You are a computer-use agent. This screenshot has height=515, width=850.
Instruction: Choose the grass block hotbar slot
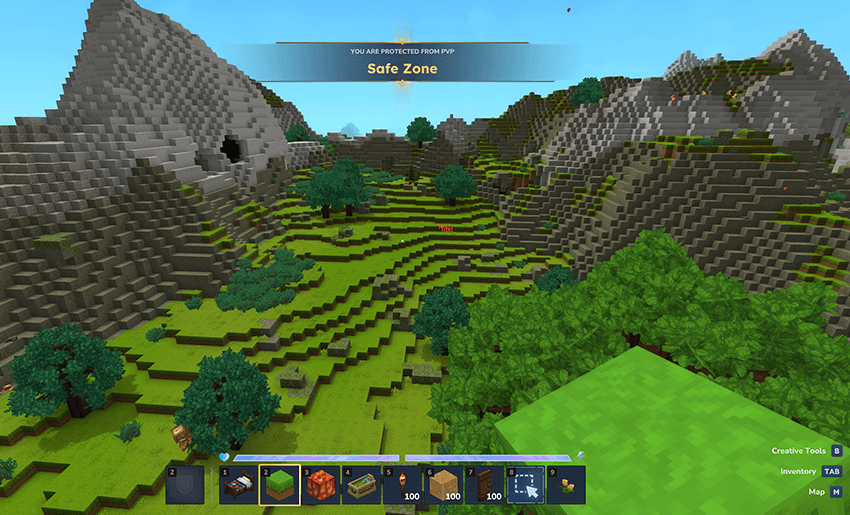[x=279, y=485]
